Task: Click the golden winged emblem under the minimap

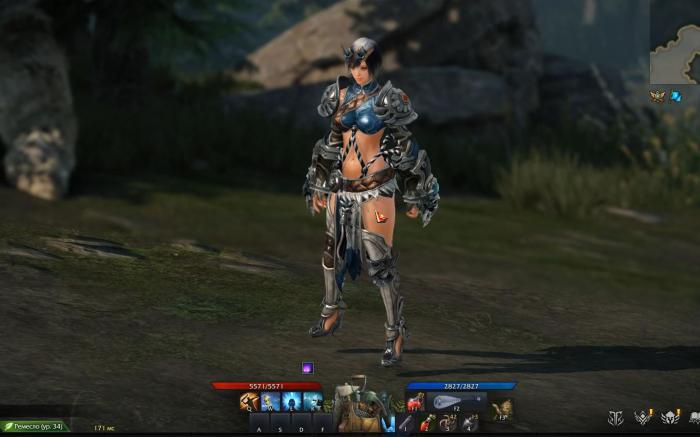Action: pos(657,96)
